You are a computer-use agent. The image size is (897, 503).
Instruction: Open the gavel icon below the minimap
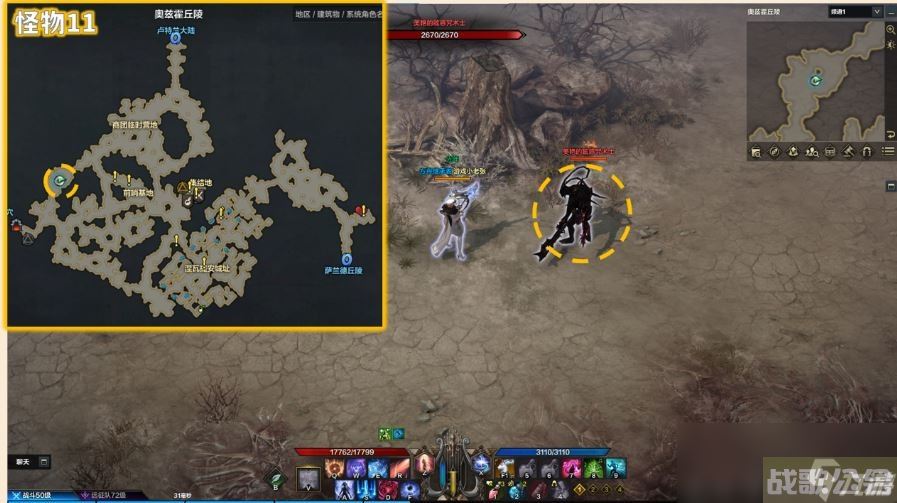[847, 151]
